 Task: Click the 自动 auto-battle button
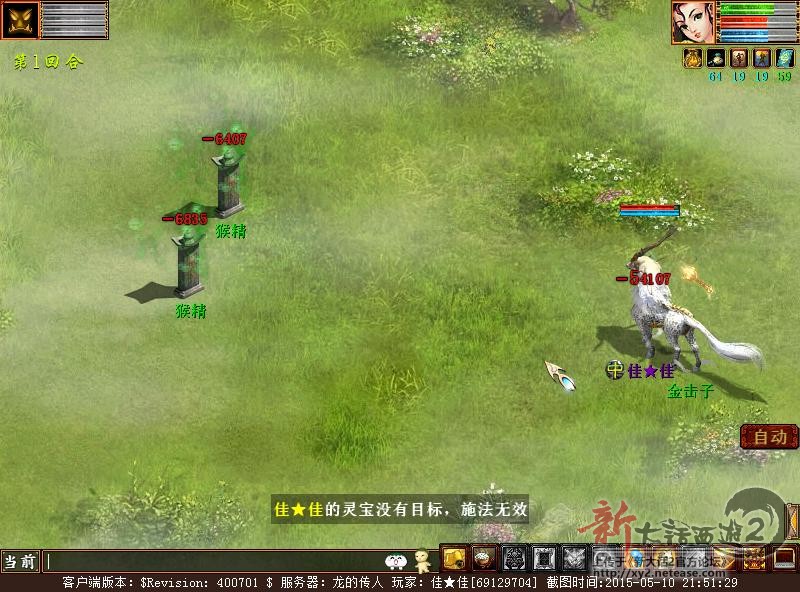769,437
